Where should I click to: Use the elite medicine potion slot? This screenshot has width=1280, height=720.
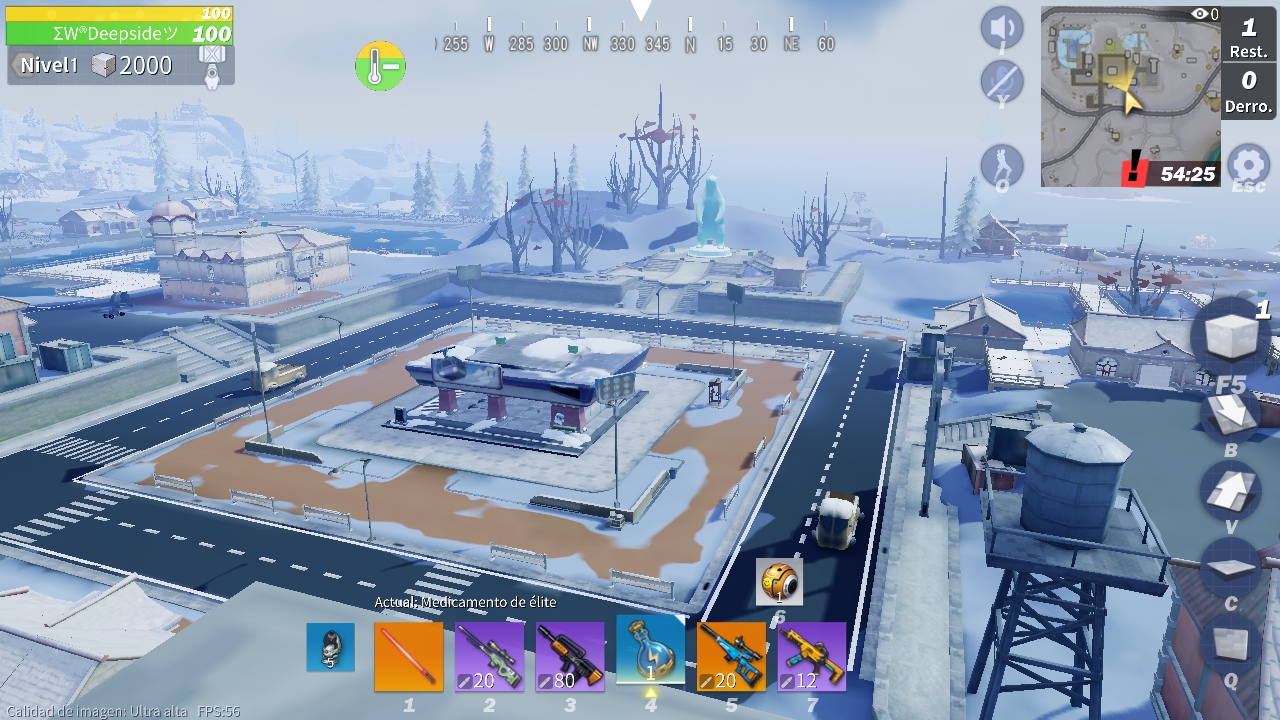(x=651, y=651)
